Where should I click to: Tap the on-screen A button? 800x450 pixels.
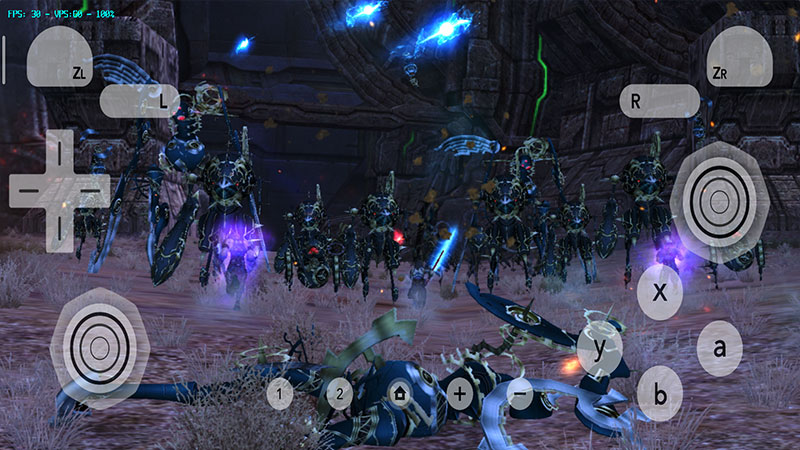tap(719, 348)
